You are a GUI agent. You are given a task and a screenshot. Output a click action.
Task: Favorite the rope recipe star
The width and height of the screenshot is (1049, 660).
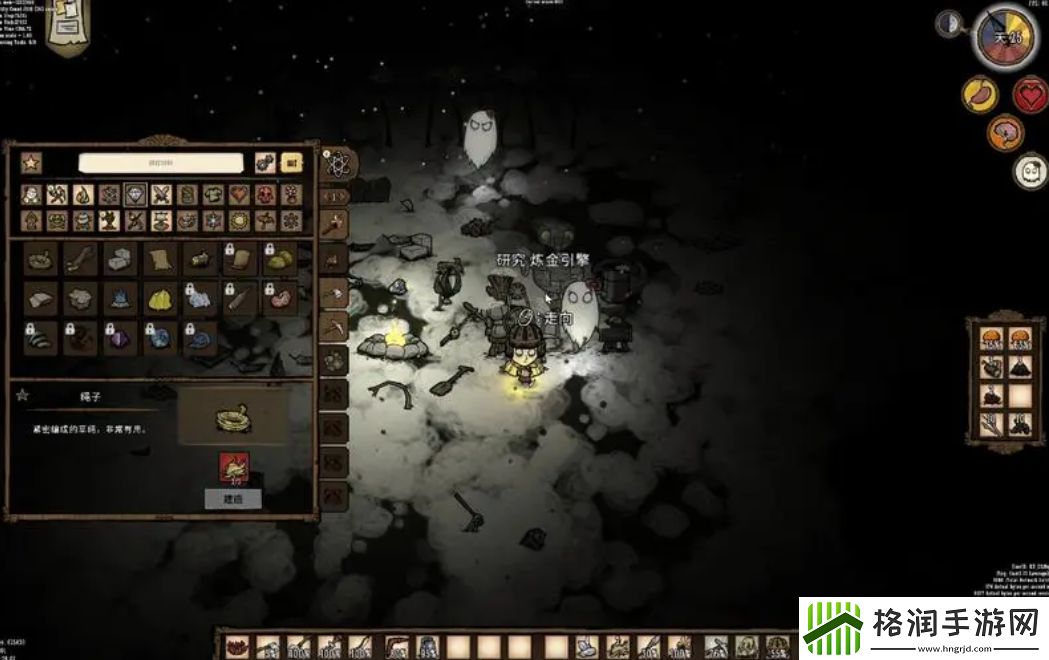click(22, 395)
